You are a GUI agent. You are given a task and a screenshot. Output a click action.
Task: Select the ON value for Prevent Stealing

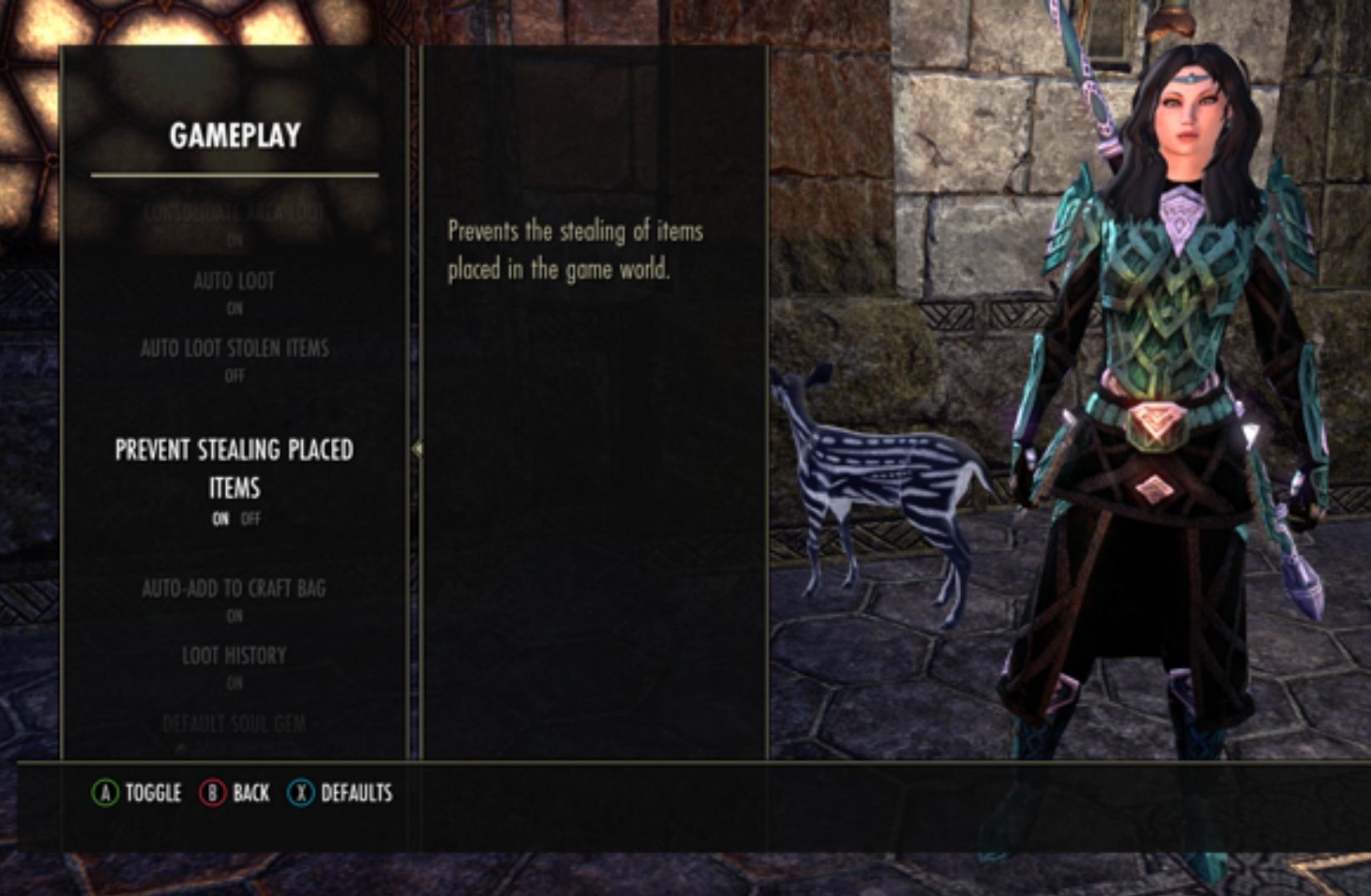219,519
